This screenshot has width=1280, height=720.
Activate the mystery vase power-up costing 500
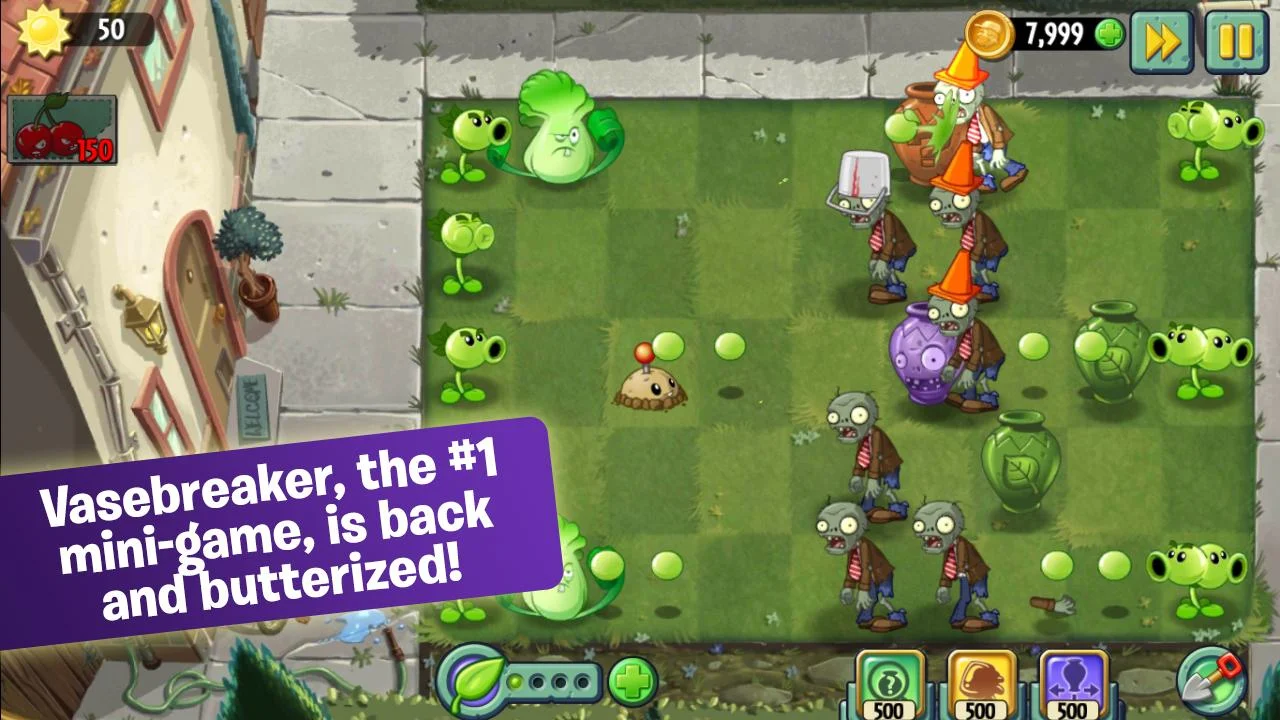coord(888,683)
